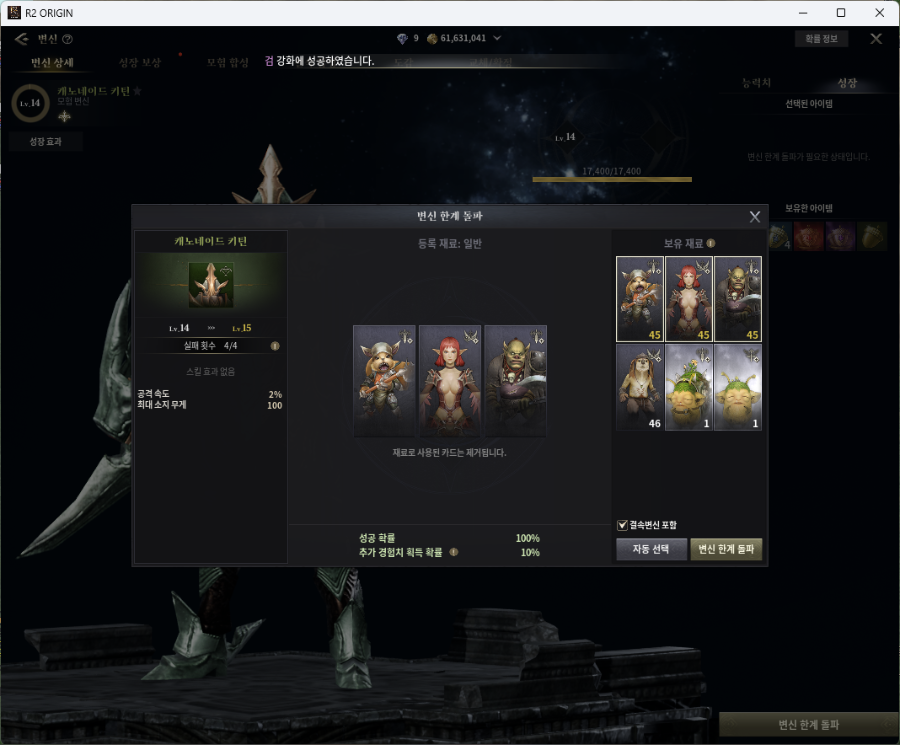Viewport: 900px width, 745px height.
Task: Close the 변신 한계 돌파 dialog
Action: (x=755, y=216)
